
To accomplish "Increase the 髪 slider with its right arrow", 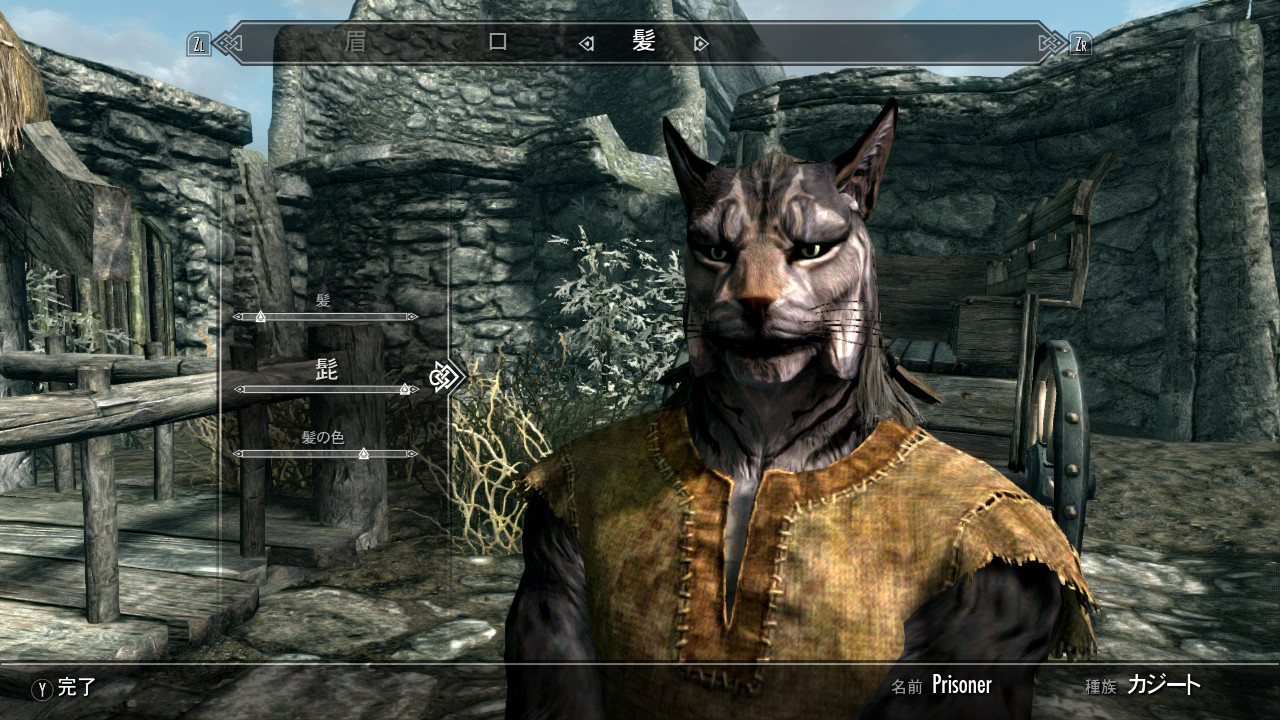I will coord(413,317).
